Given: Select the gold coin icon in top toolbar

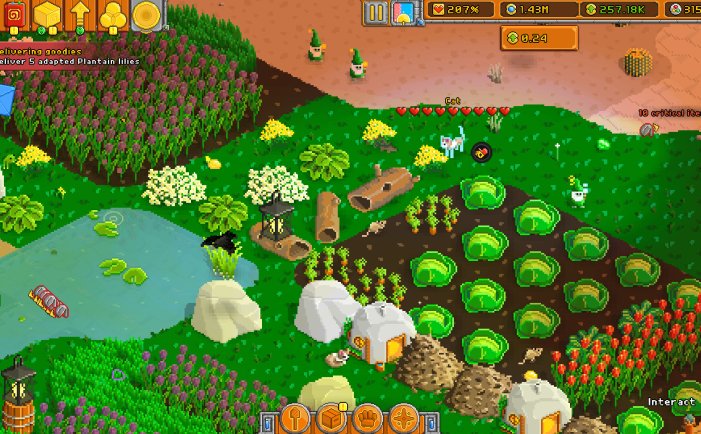Looking at the screenshot, I should (147, 14).
